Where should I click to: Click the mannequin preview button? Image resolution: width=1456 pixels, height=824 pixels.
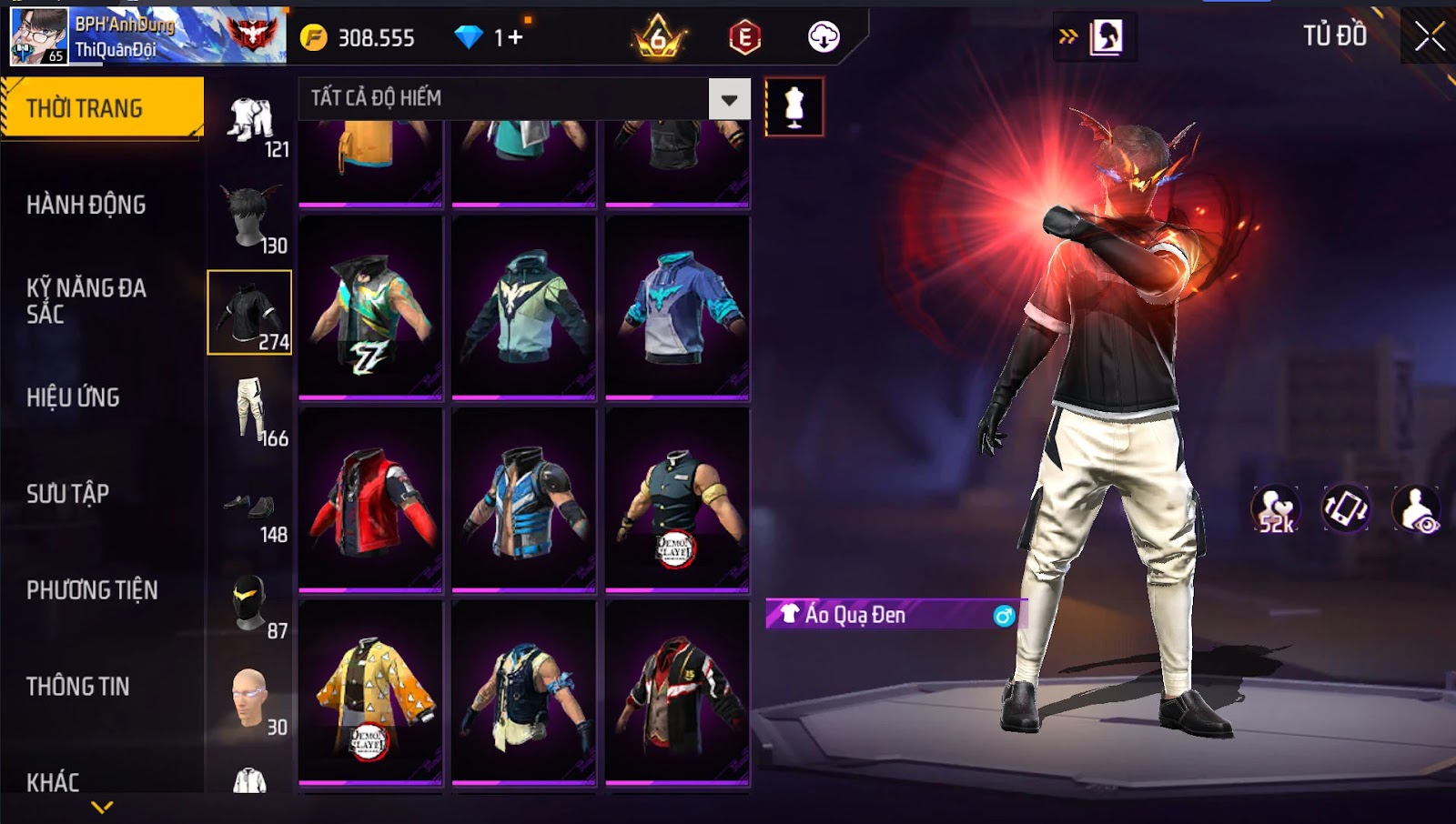pyautogui.click(x=794, y=107)
